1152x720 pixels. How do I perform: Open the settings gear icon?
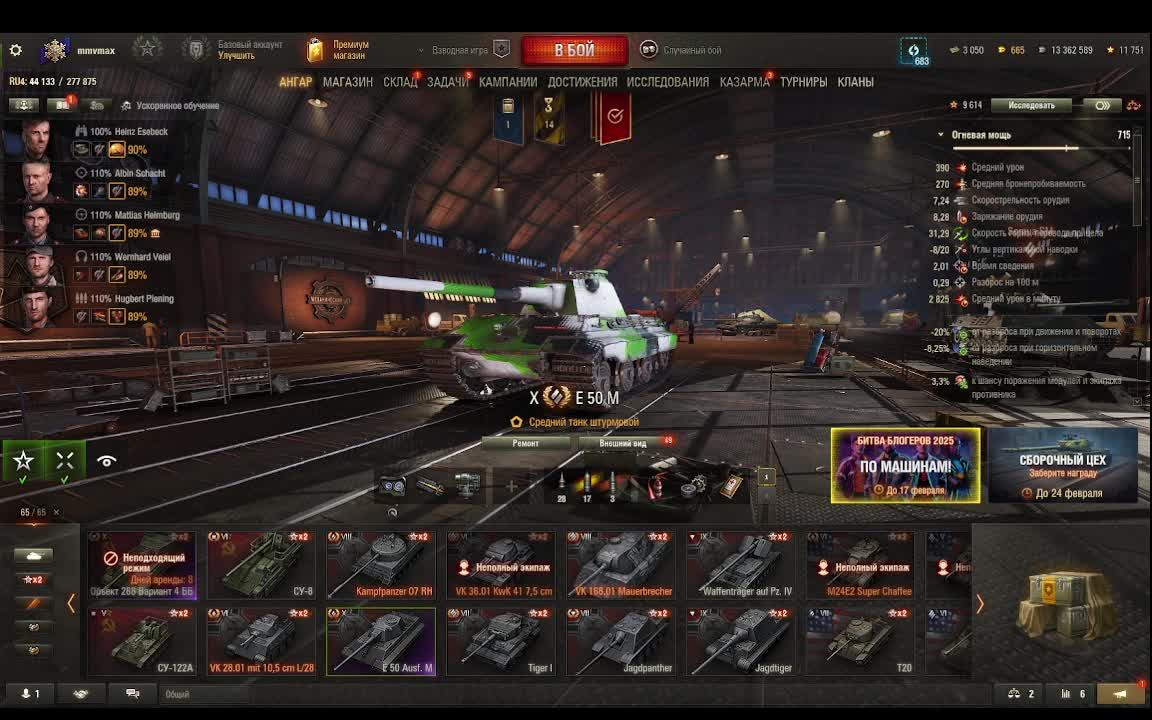[15, 50]
